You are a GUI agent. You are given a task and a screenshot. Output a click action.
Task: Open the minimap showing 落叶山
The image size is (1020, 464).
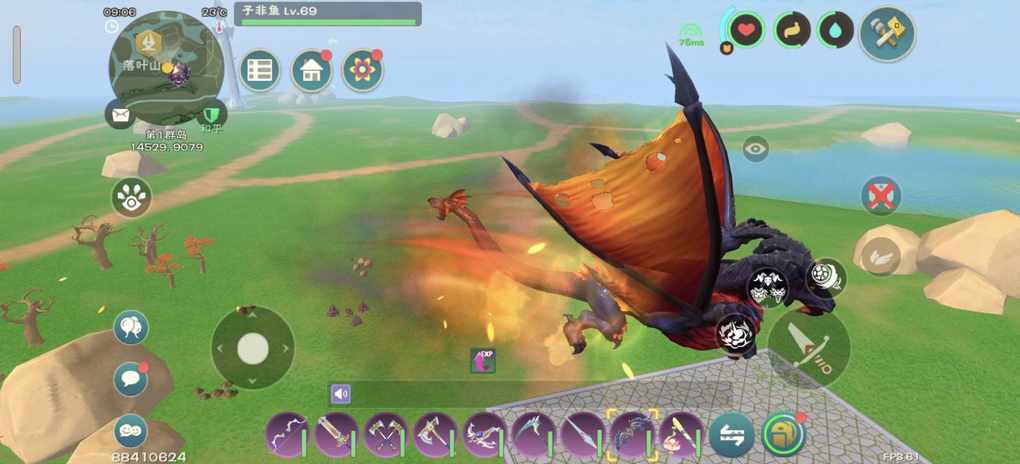163,58
